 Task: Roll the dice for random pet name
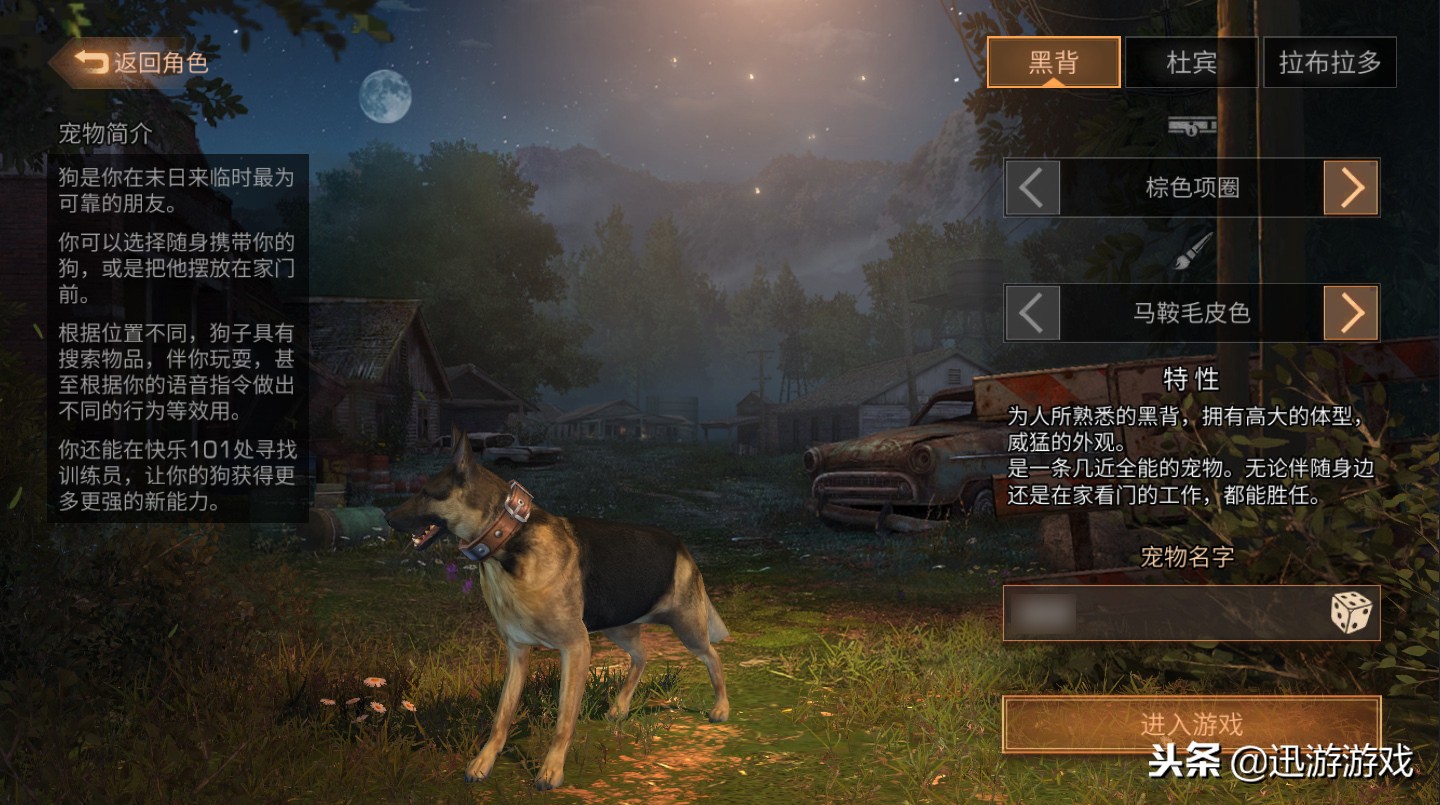pyautogui.click(x=1351, y=612)
